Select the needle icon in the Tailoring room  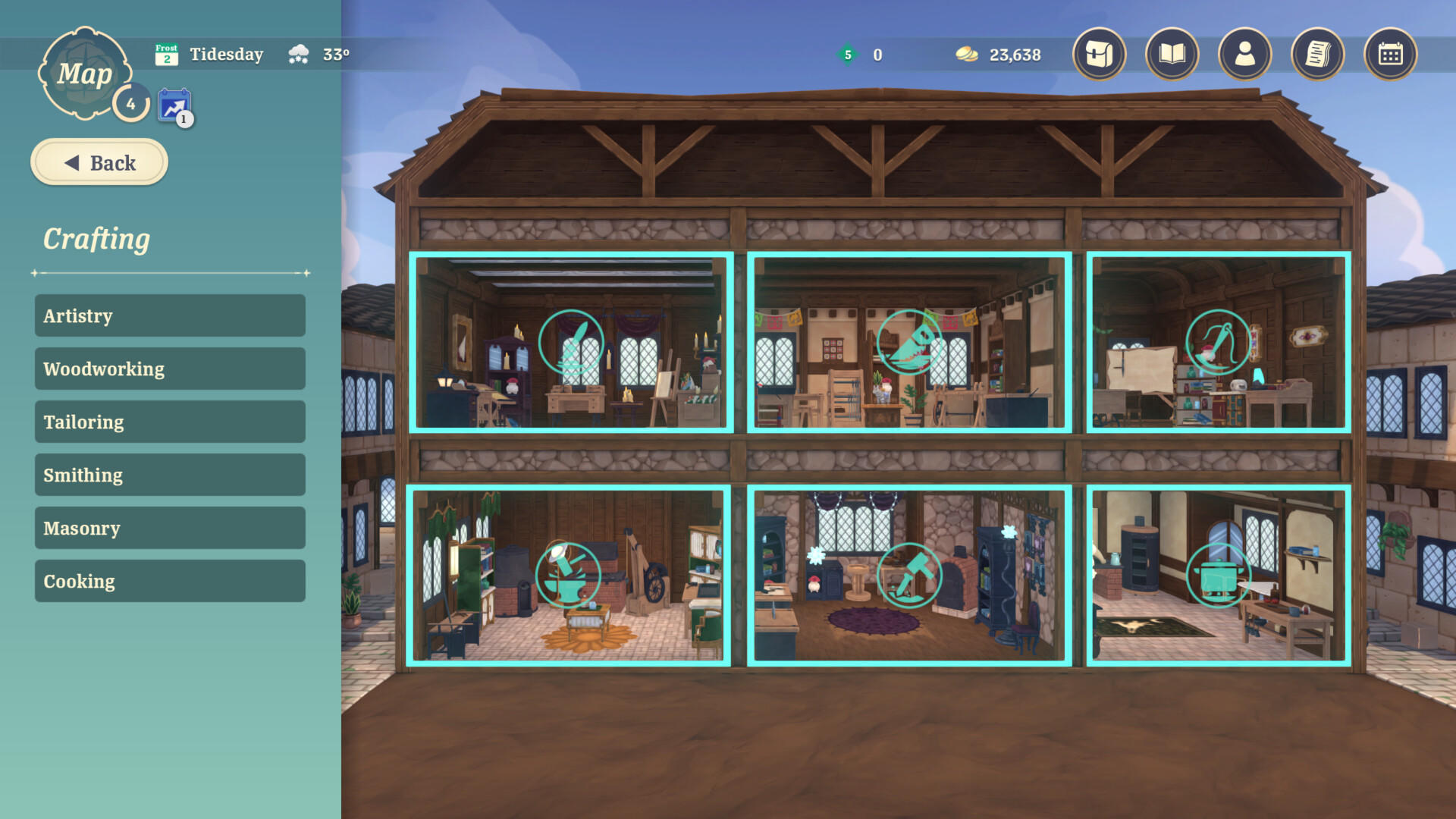coord(1216,343)
